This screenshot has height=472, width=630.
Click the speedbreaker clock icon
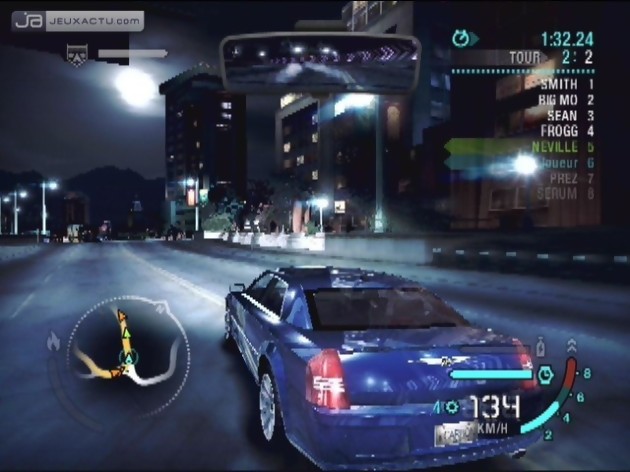pyautogui.click(x=546, y=375)
